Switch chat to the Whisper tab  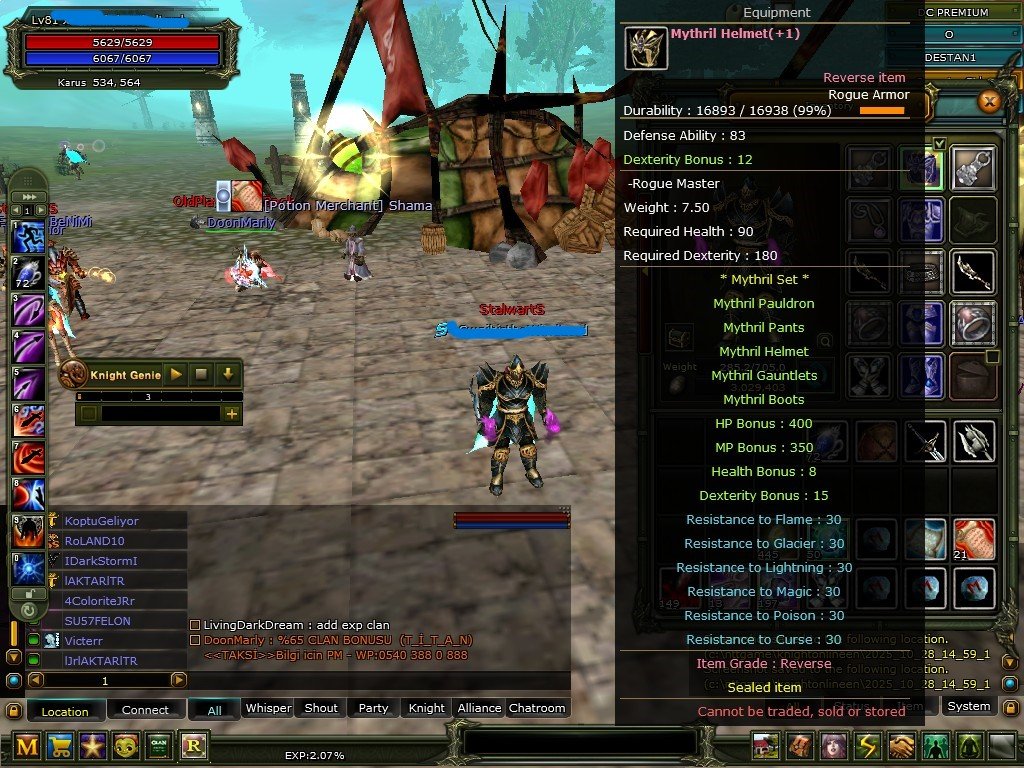click(268, 708)
